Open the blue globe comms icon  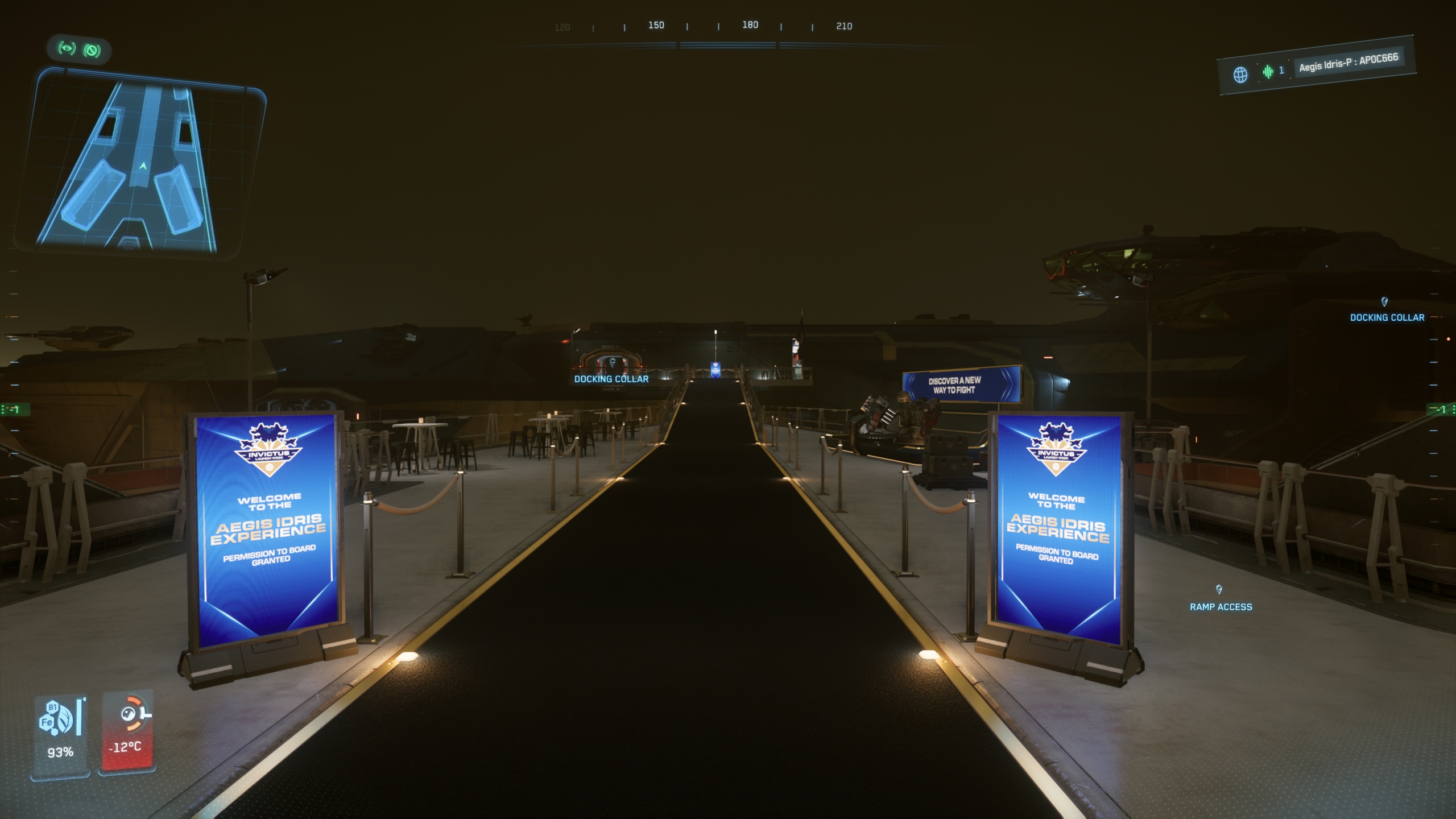(1240, 75)
